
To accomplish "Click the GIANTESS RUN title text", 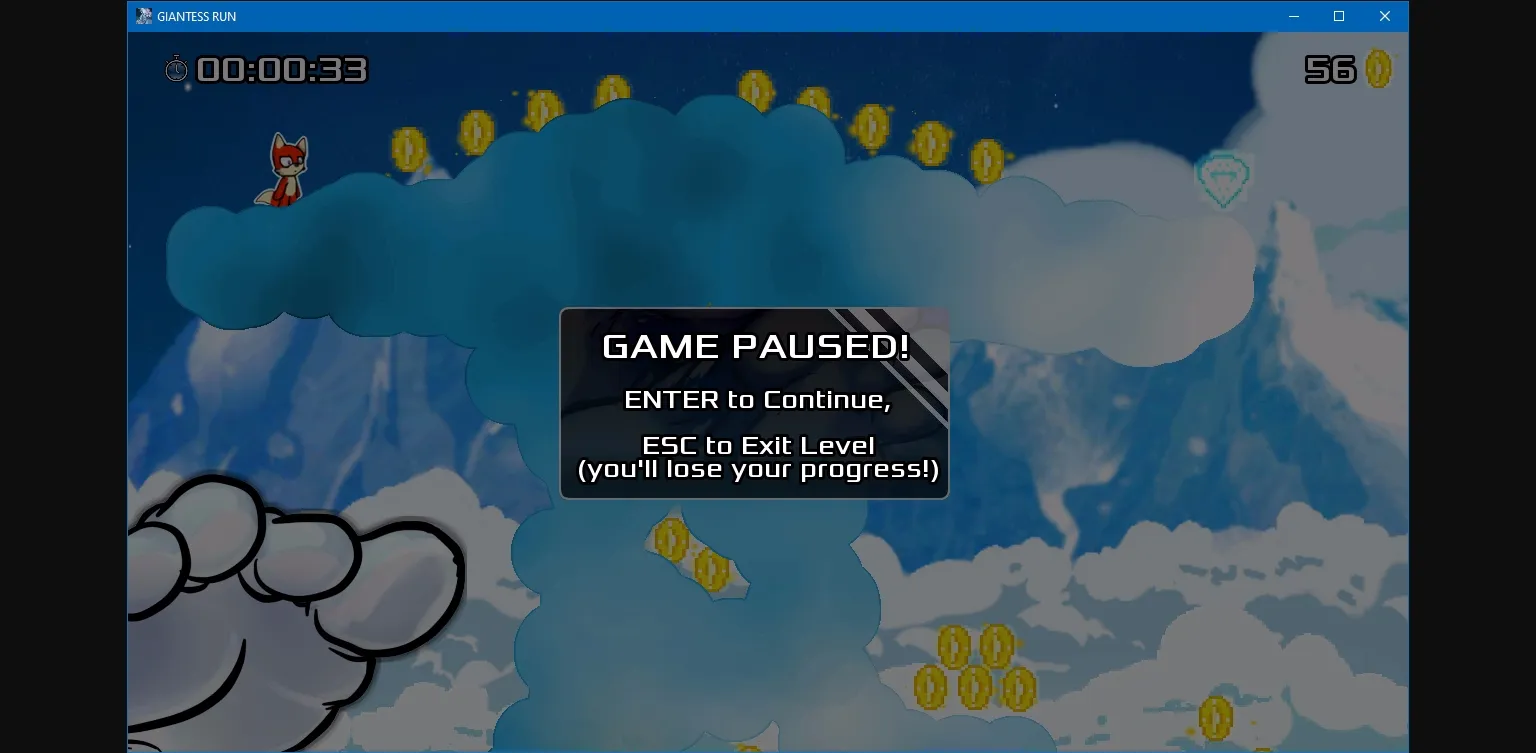I will coord(196,16).
